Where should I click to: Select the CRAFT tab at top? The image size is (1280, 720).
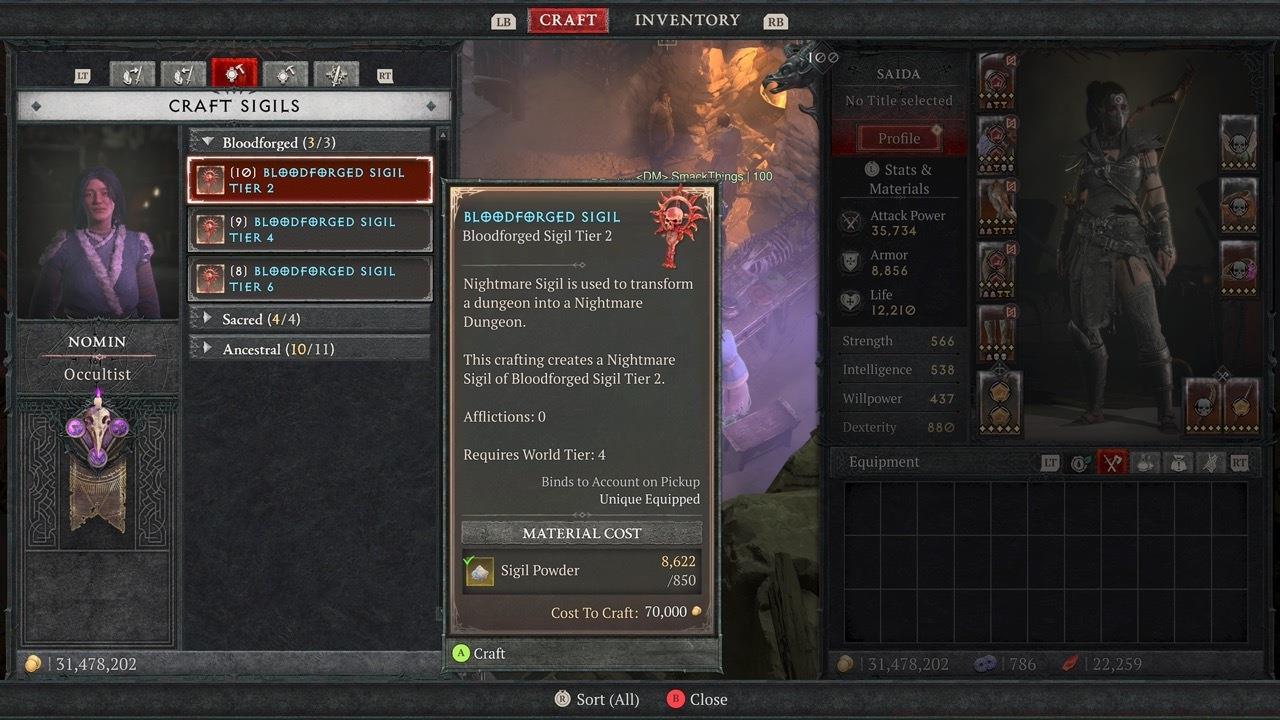coord(568,20)
